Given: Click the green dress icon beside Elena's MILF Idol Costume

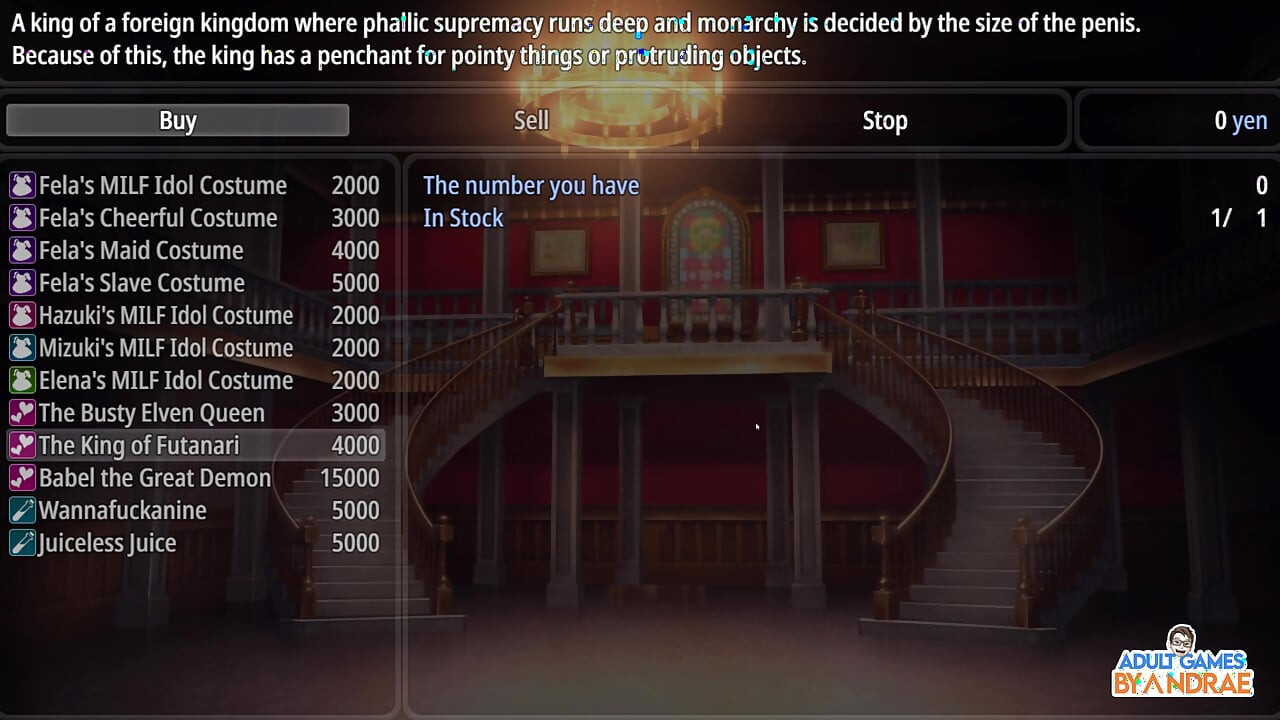Looking at the screenshot, I should (23, 380).
